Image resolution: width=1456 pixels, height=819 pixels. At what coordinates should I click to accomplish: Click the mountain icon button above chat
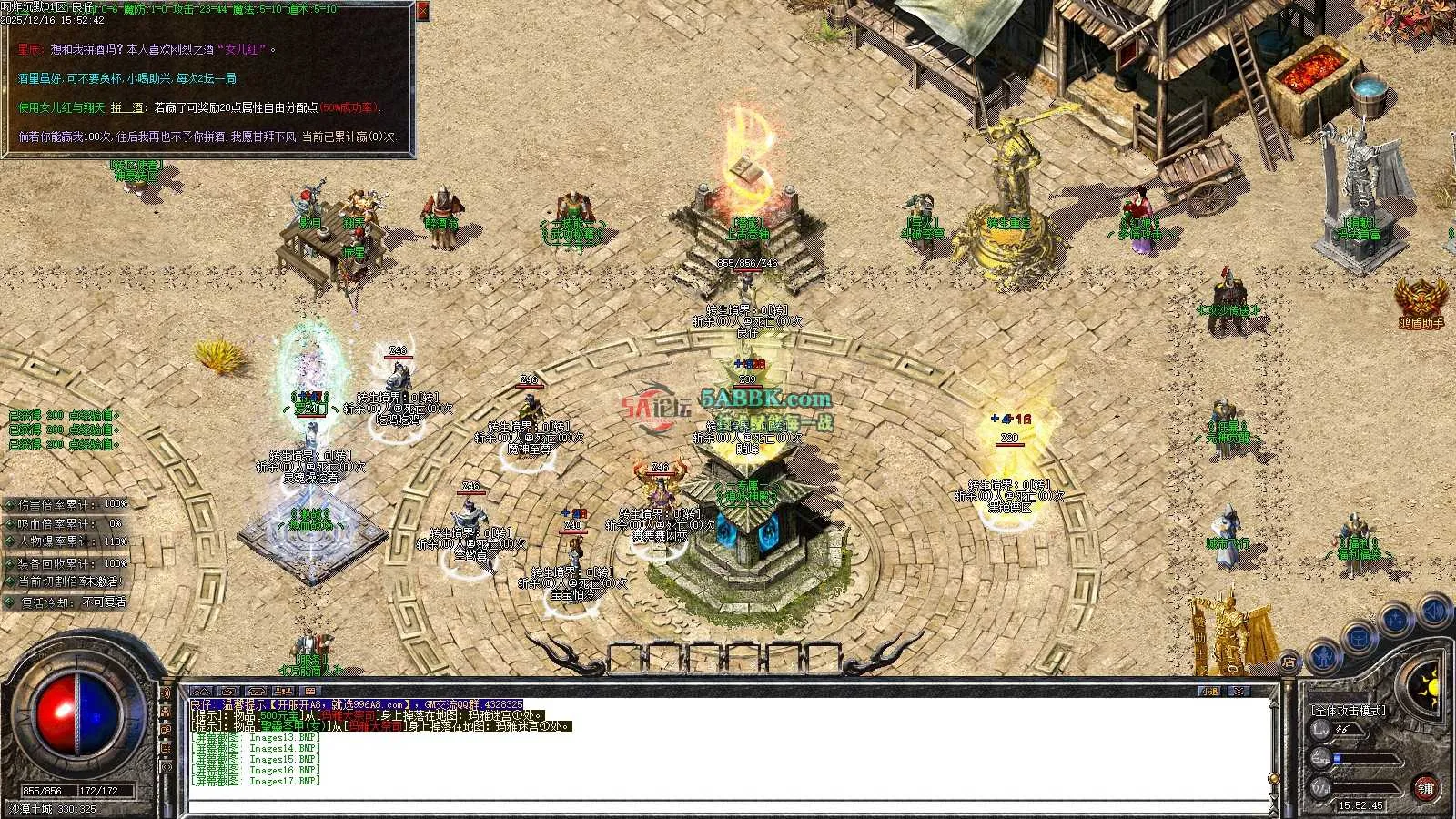tap(201, 692)
